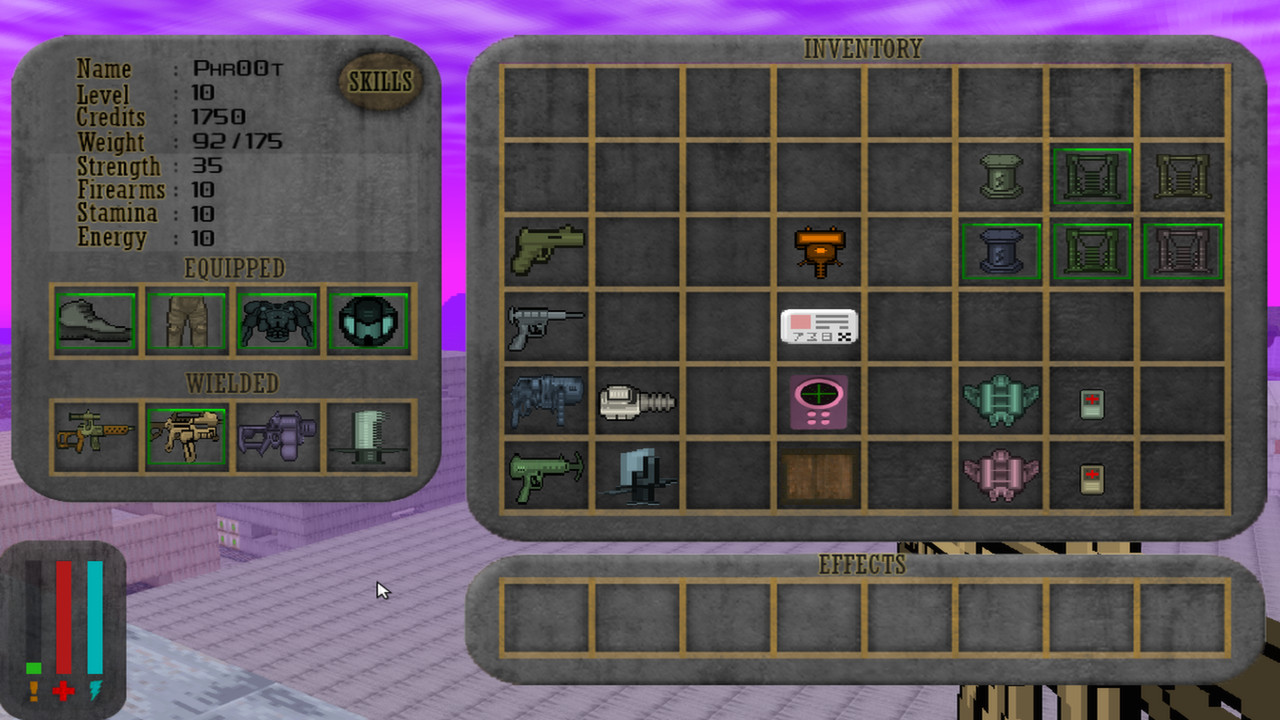Click the tripod turret item

(640, 478)
